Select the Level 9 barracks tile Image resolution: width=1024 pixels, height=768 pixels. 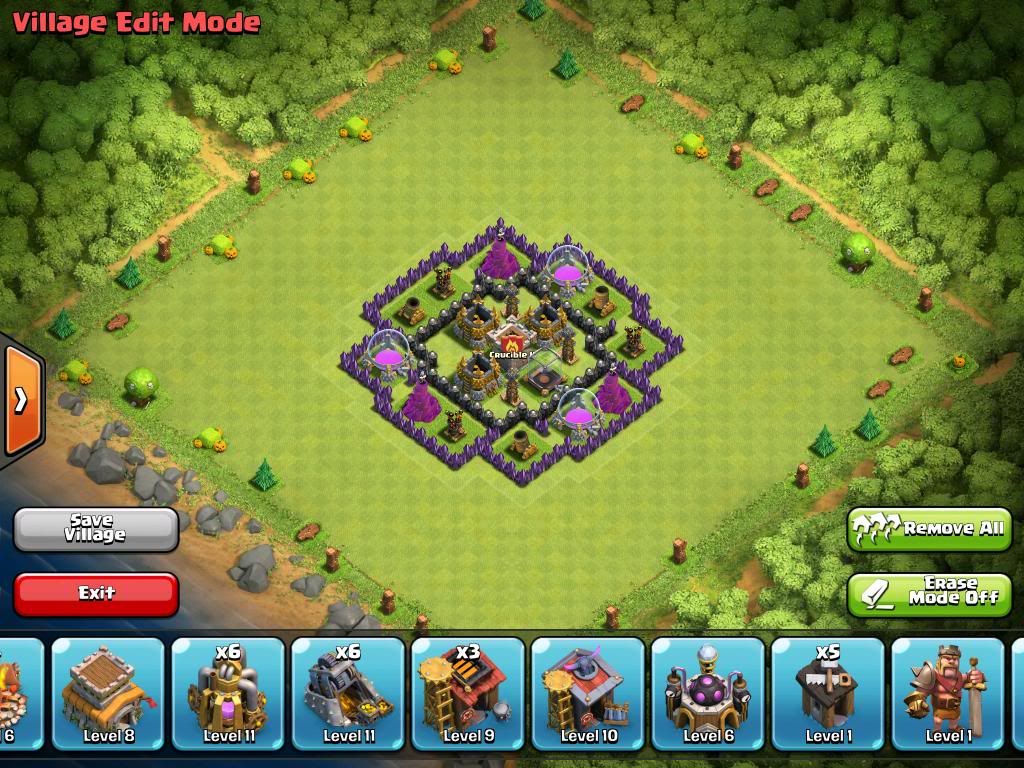click(x=468, y=692)
